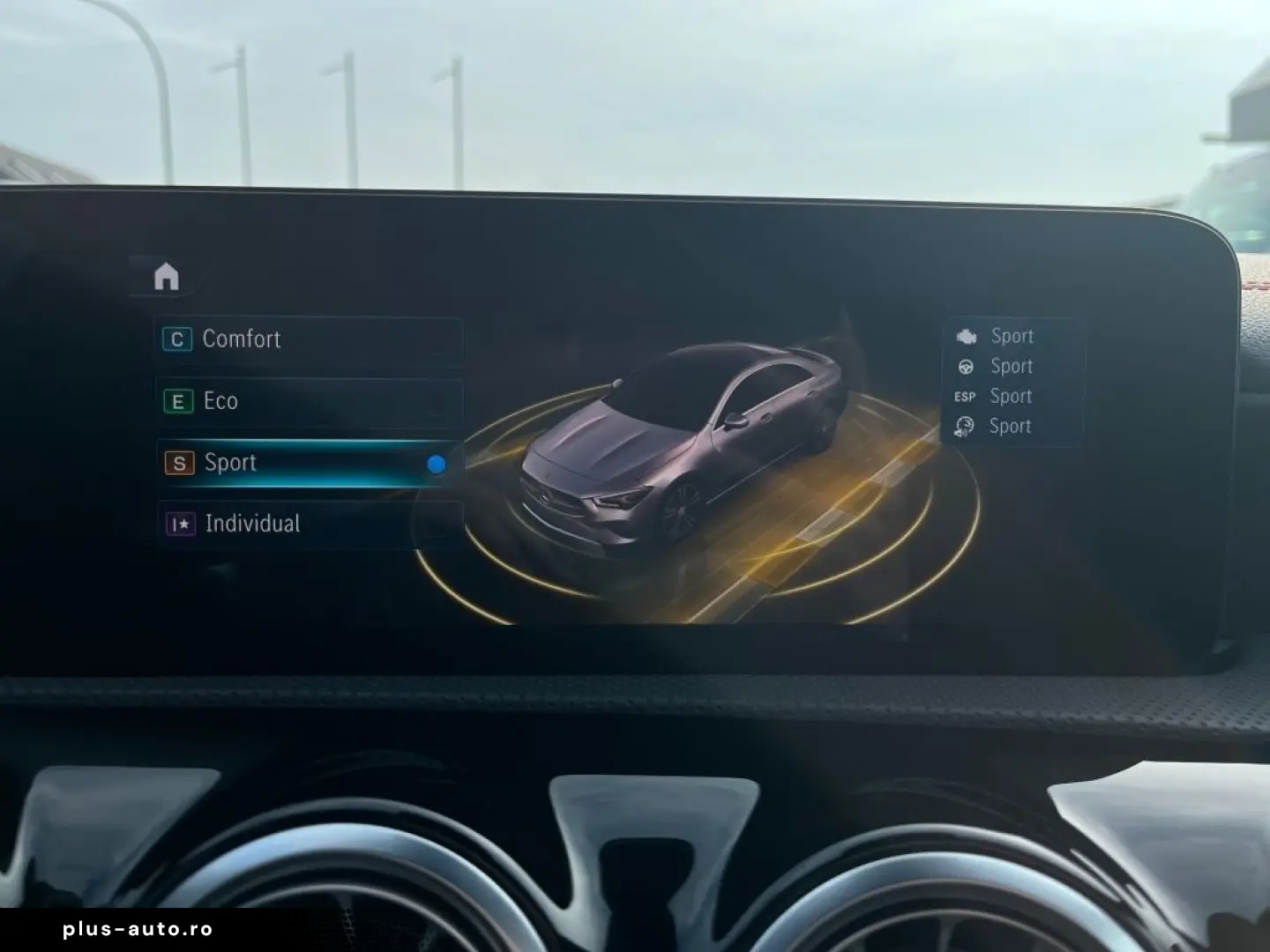Choose the Eco drive mode
The image size is (1270, 952).
click(x=309, y=402)
